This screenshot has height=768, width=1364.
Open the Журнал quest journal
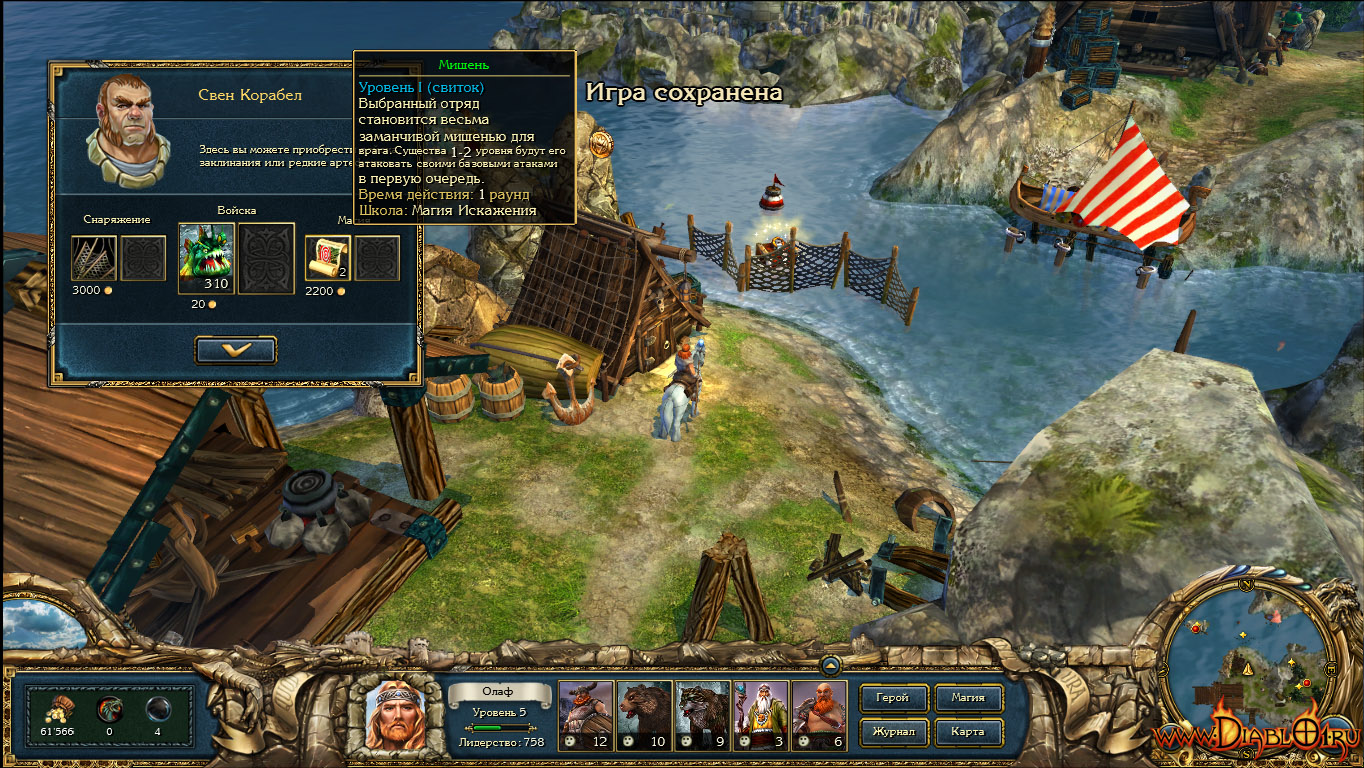click(892, 732)
